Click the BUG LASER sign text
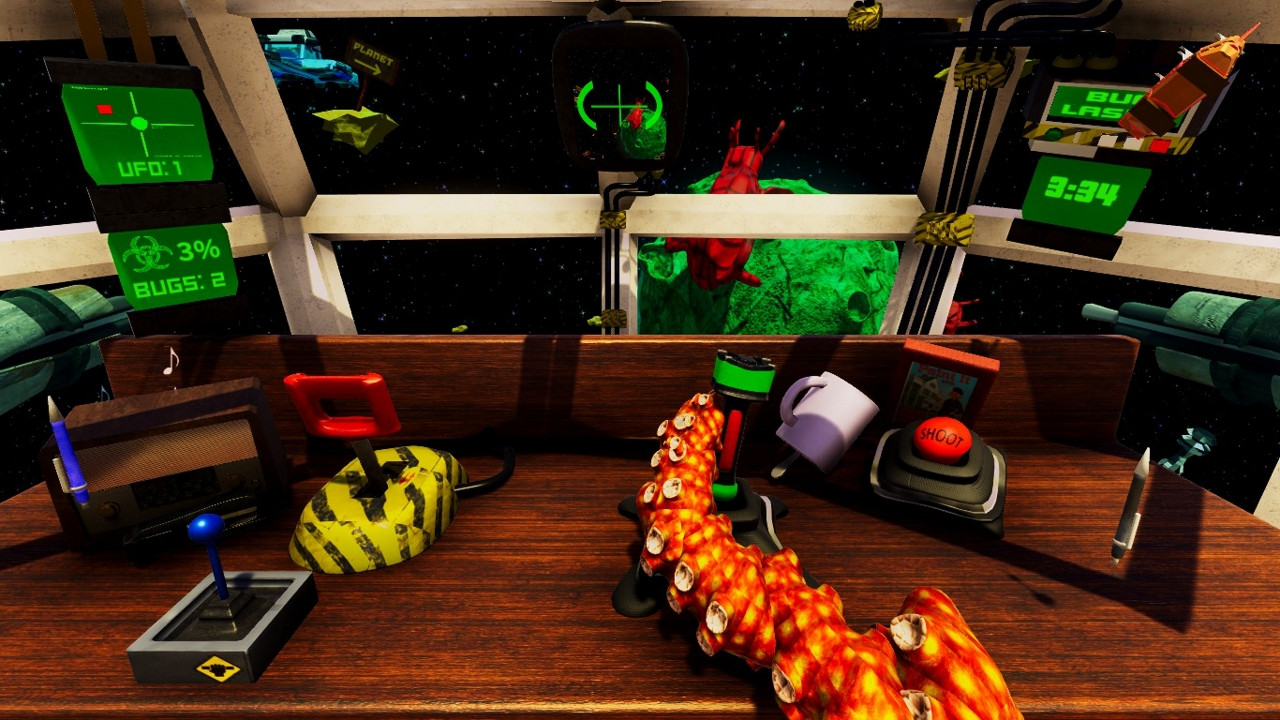Viewport: 1280px width, 720px height. 1089,102
